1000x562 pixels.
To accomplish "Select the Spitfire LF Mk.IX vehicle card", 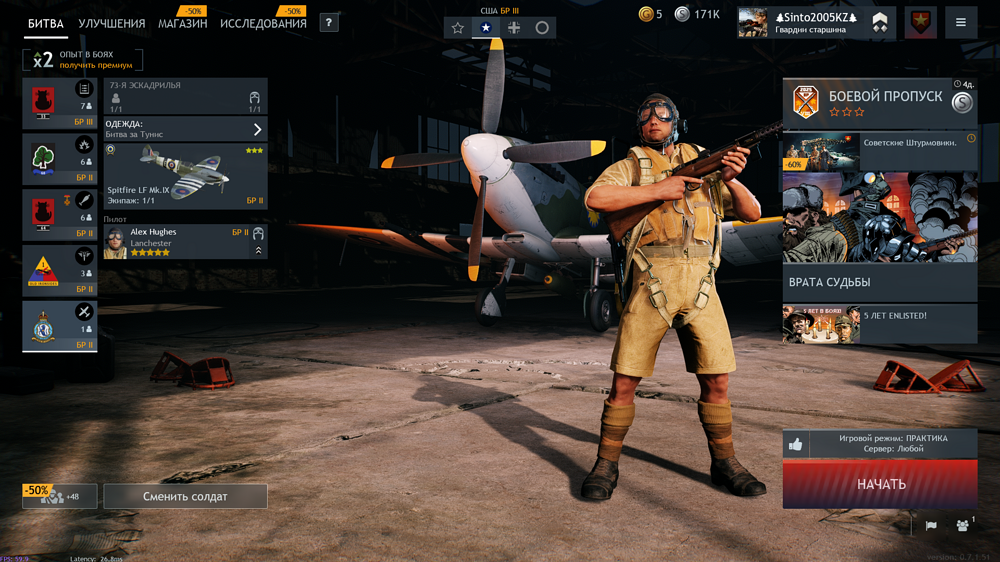I will (x=185, y=176).
